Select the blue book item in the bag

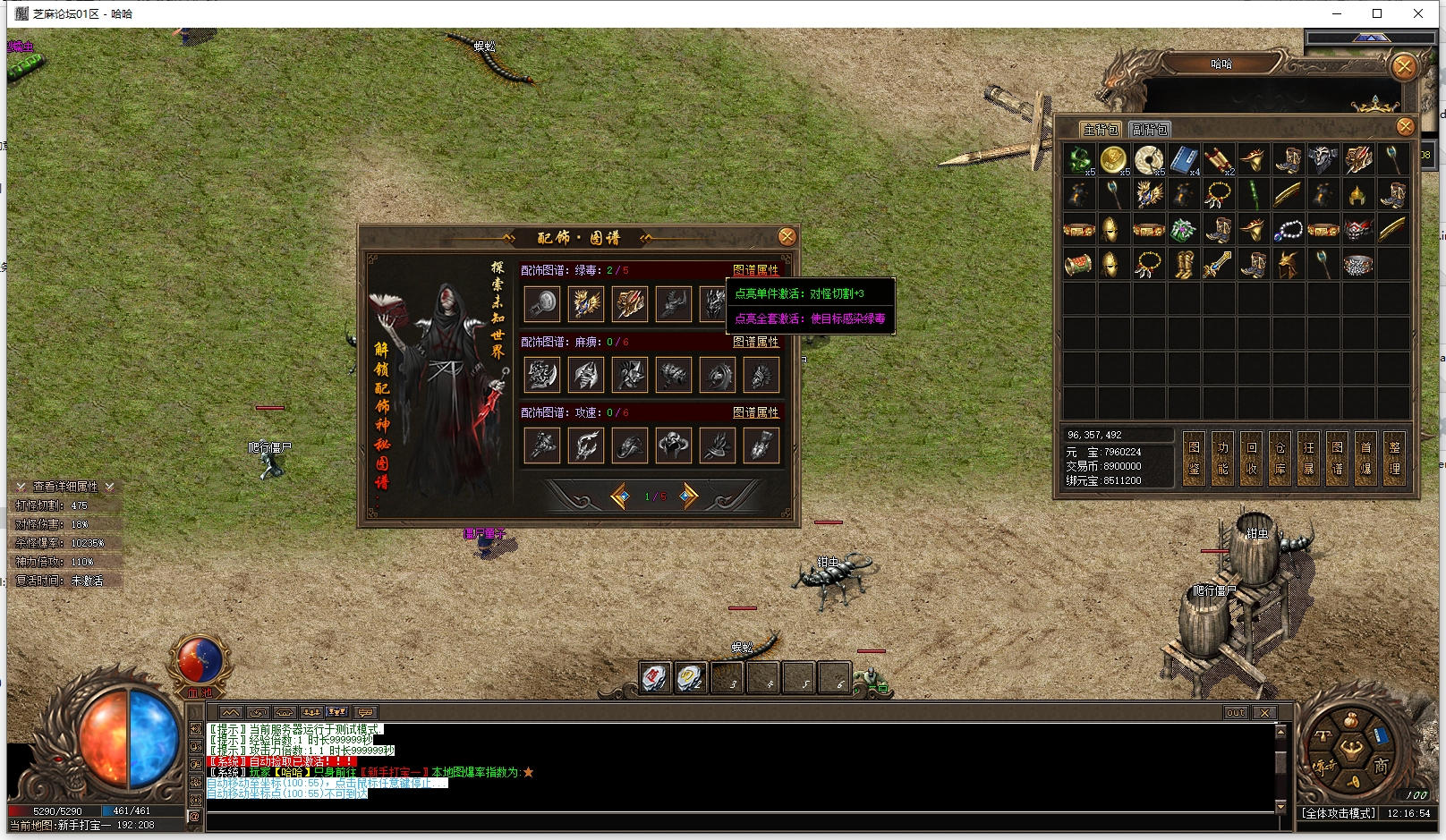pyautogui.click(x=1184, y=160)
